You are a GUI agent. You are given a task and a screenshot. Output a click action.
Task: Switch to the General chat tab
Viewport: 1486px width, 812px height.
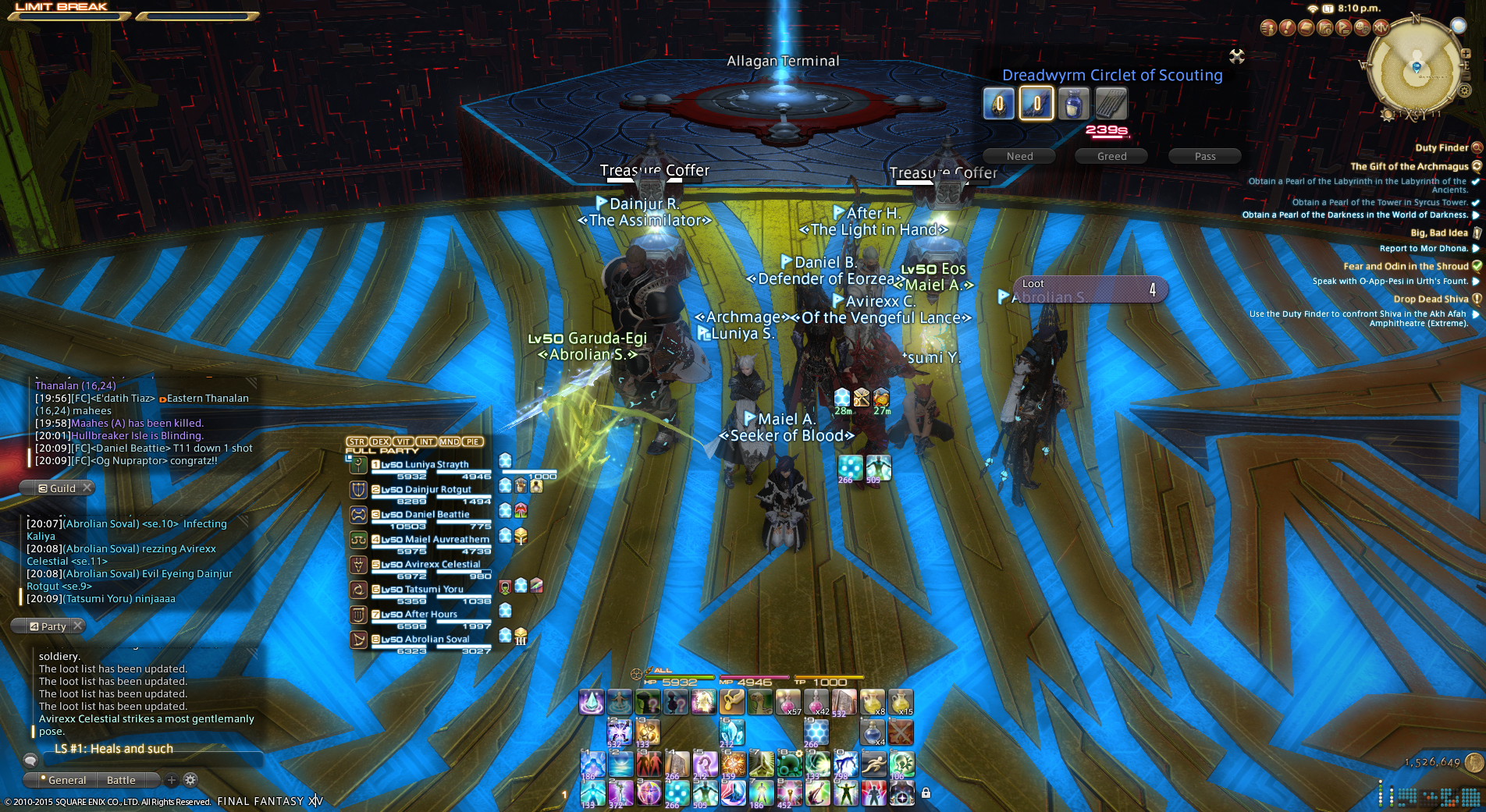(x=67, y=780)
